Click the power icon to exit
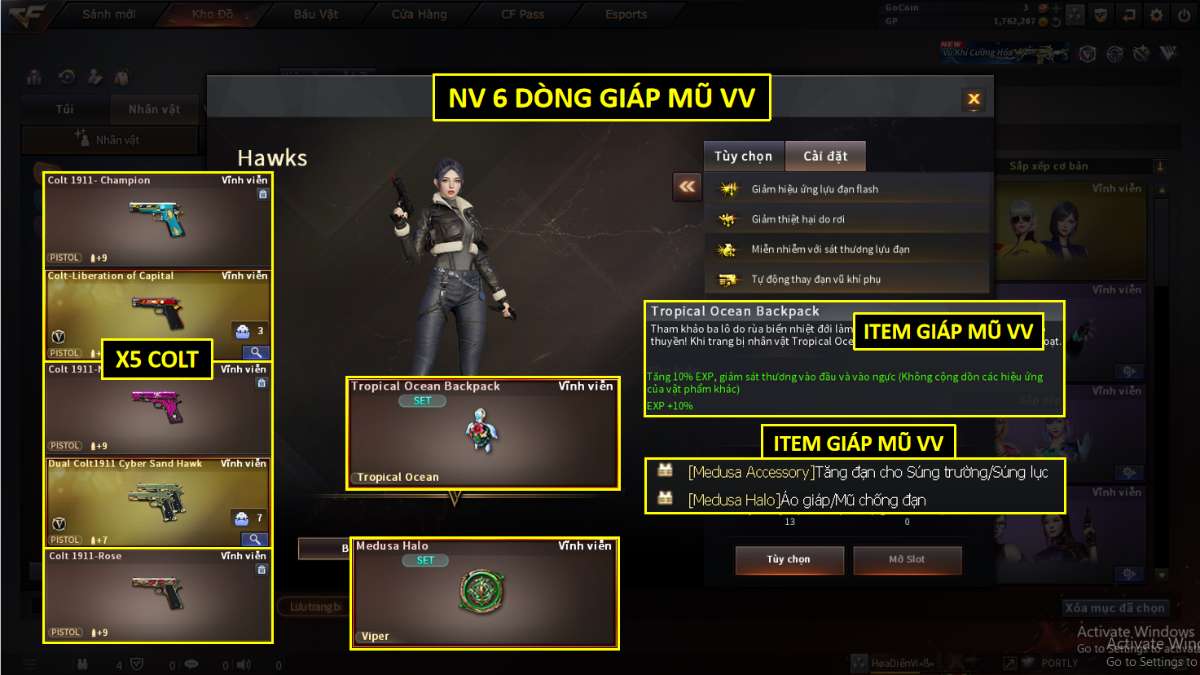This screenshot has height=675, width=1200. tap(1183, 15)
